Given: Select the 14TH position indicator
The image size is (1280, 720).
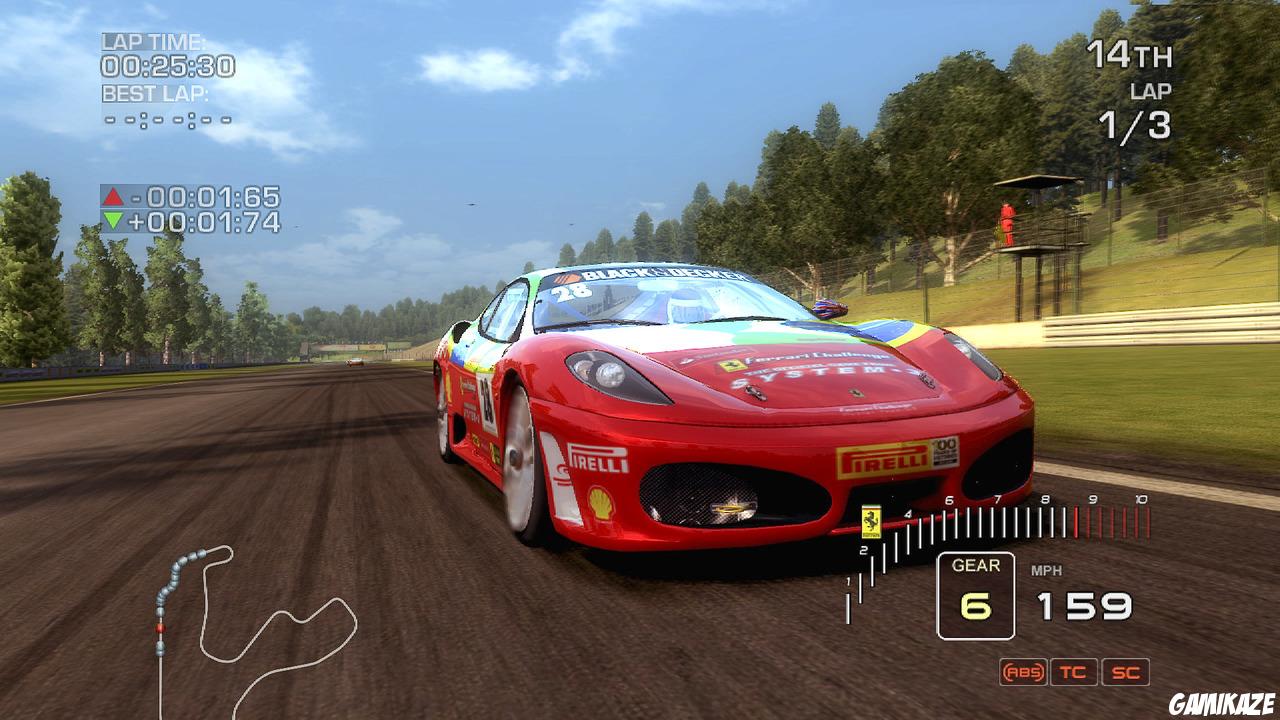Looking at the screenshot, I should [1134, 56].
